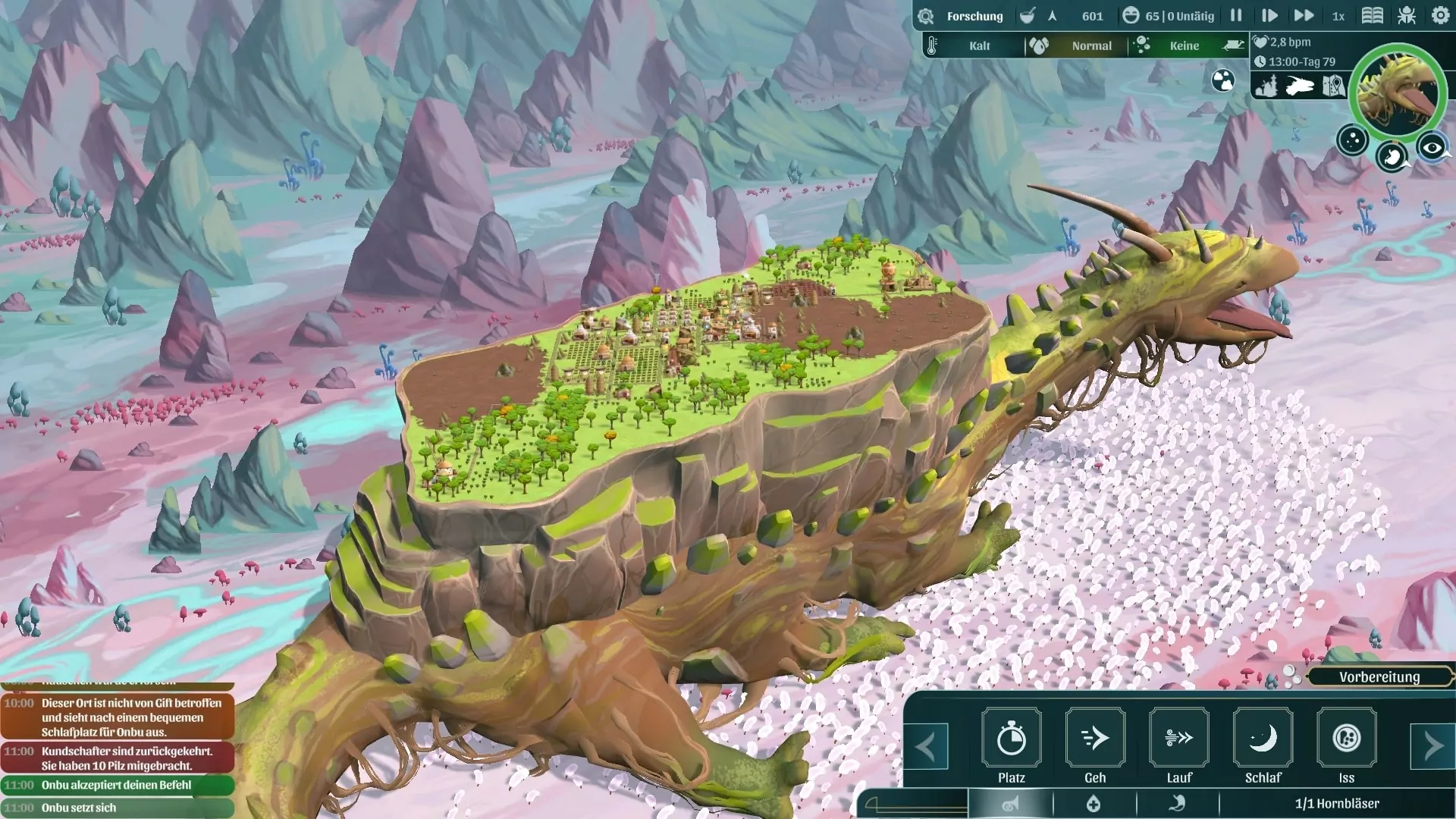Screen dimensions: 1456x819
Task: Select the horn commands tab
Action: pos(1010,804)
